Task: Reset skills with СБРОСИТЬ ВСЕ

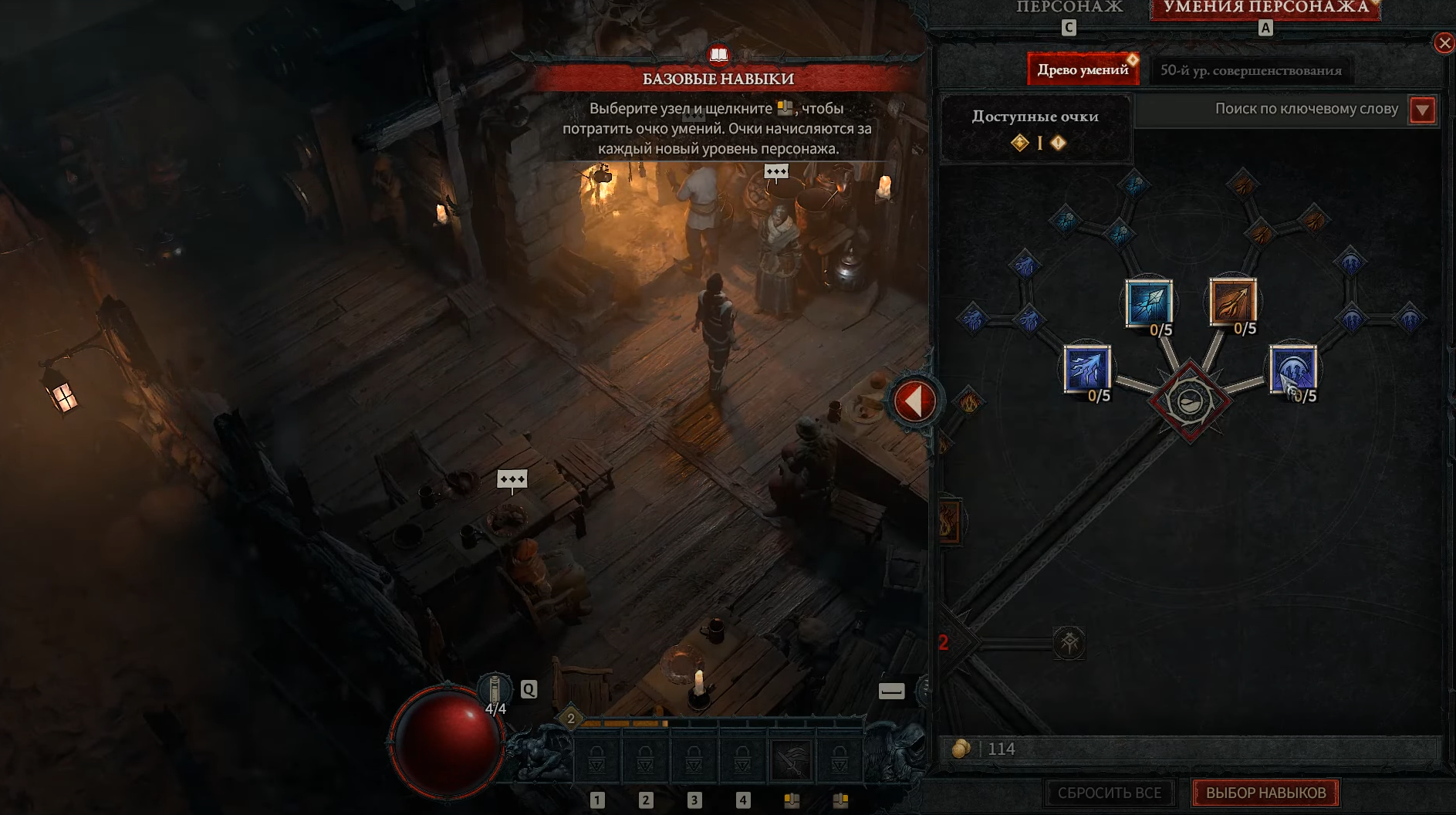Action: pos(1109,793)
